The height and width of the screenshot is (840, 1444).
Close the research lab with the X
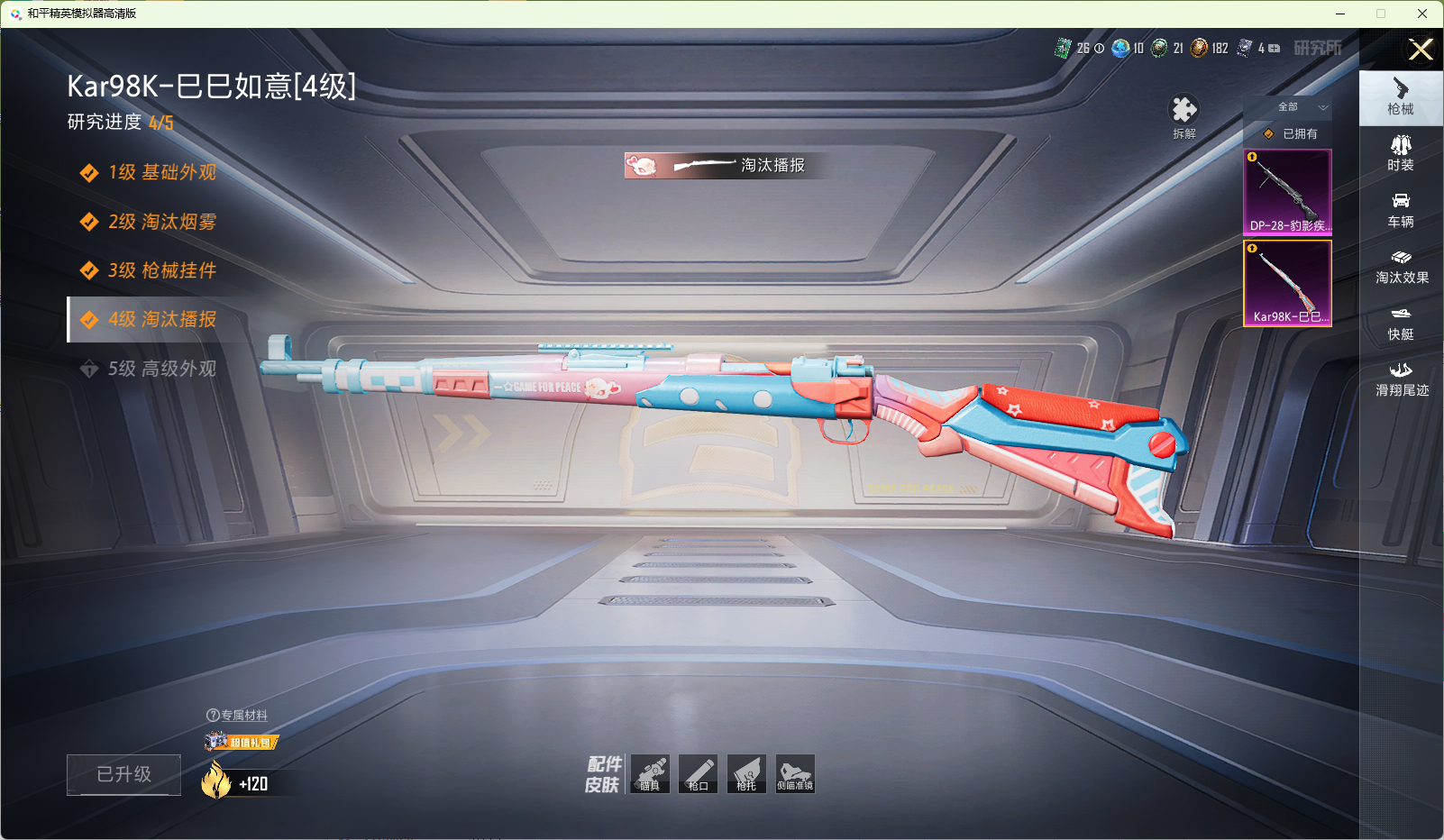coord(1421,50)
